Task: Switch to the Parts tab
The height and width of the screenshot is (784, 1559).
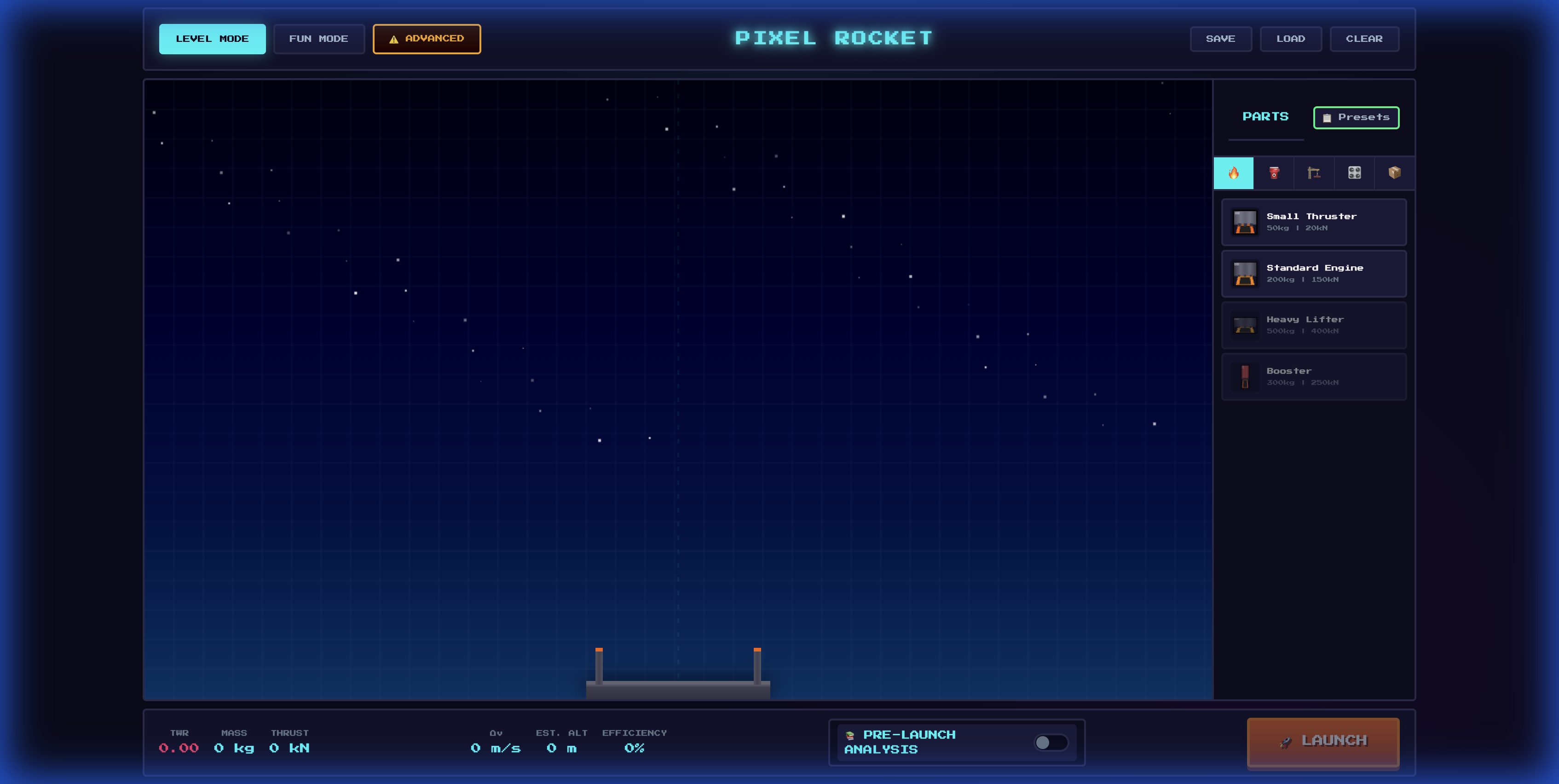Action: [x=1265, y=117]
